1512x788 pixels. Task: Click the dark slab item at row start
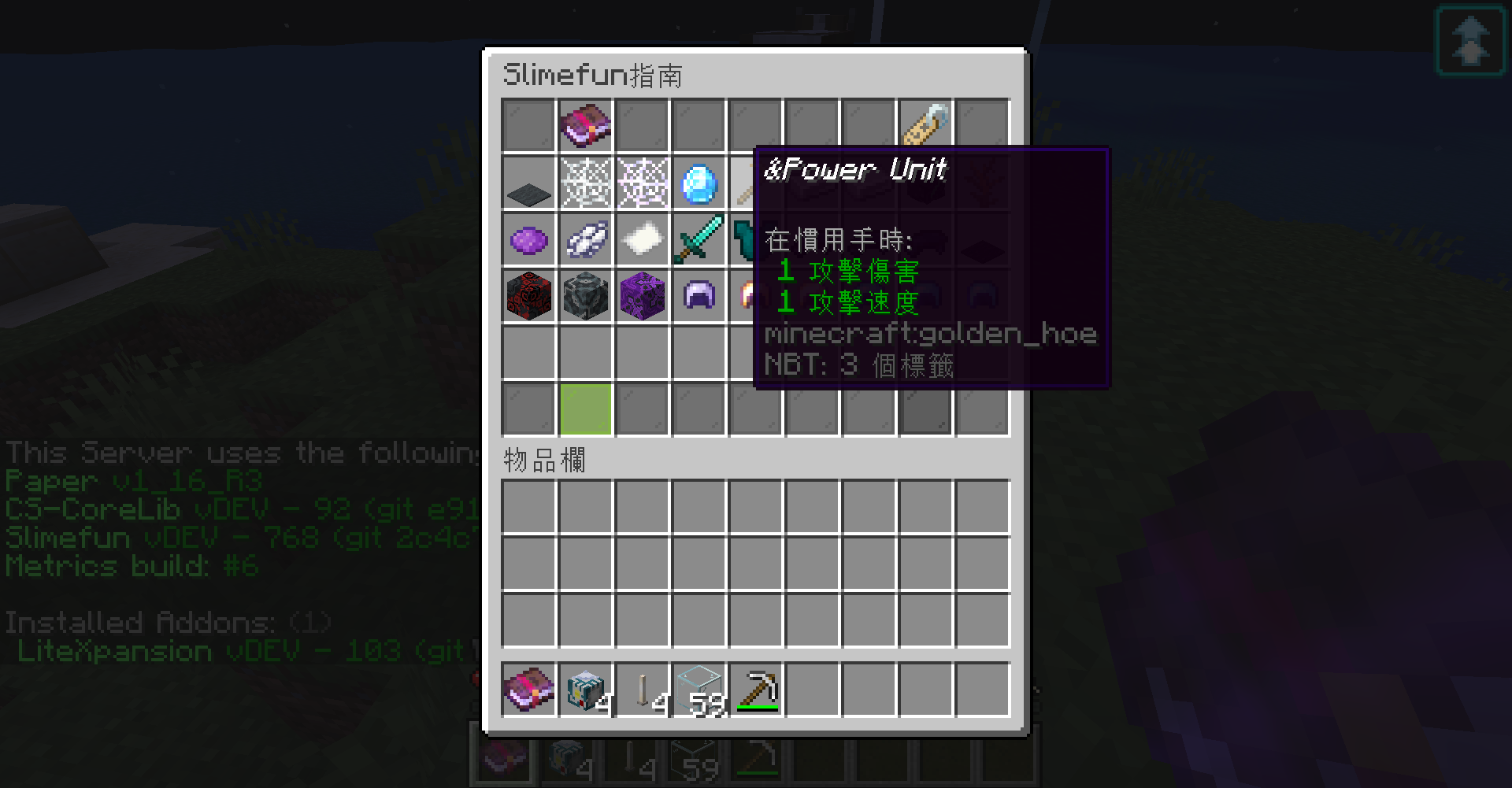point(528,183)
